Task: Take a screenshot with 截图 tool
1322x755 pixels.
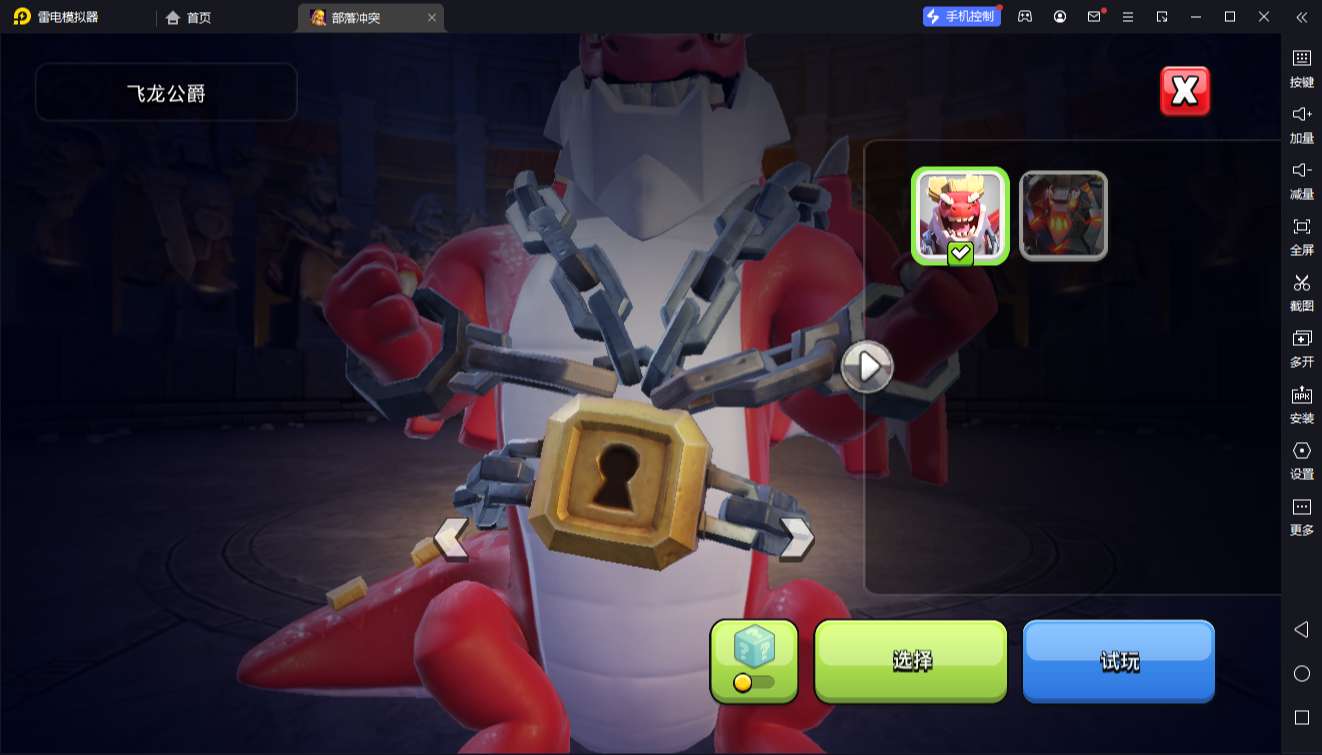Action: 1301,292
